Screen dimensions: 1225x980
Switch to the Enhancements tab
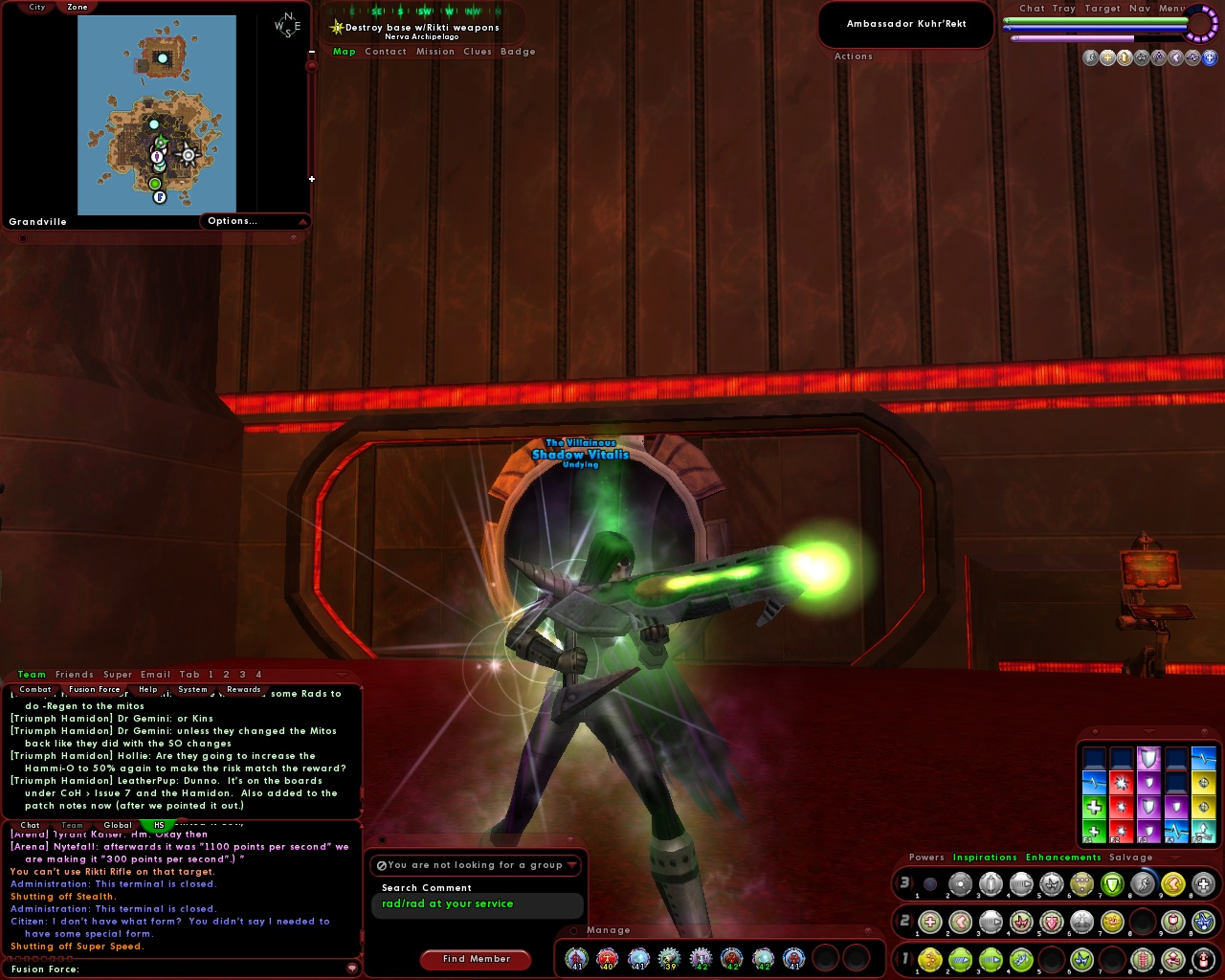click(1063, 857)
